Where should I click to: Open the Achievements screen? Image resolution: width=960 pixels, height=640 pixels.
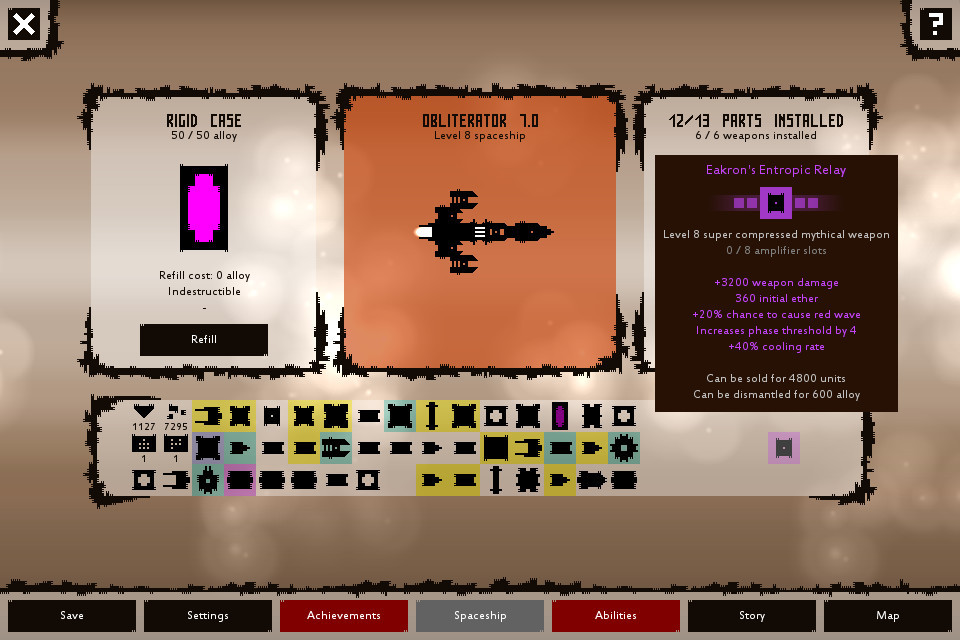pyautogui.click(x=344, y=615)
